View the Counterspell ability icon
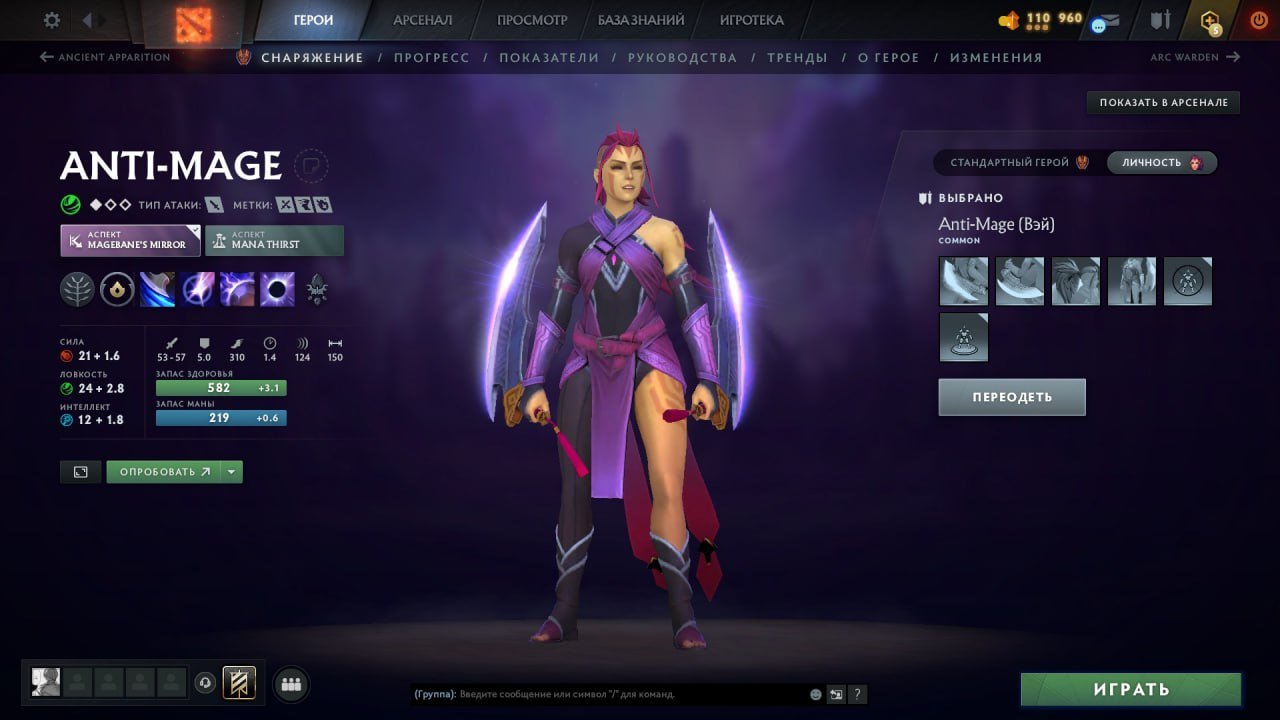Image resolution: width=1280 pixels, height=720 pixels. [238, 290]
